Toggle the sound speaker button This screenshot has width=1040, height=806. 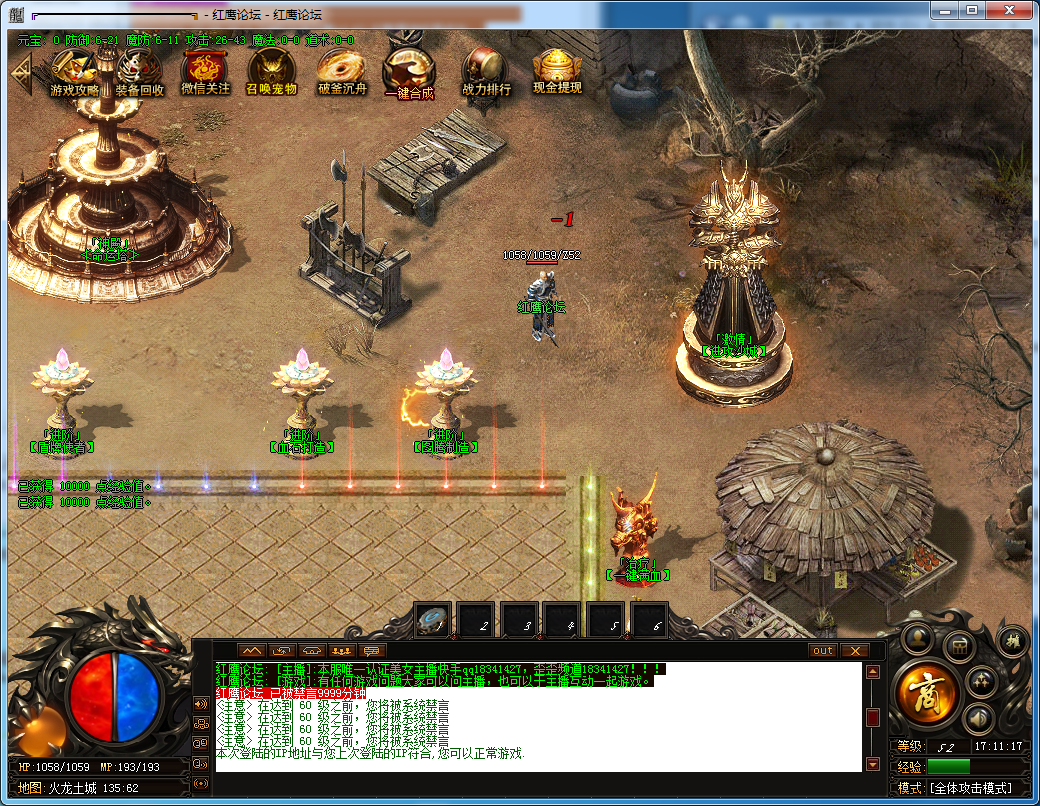coord(978,717)
